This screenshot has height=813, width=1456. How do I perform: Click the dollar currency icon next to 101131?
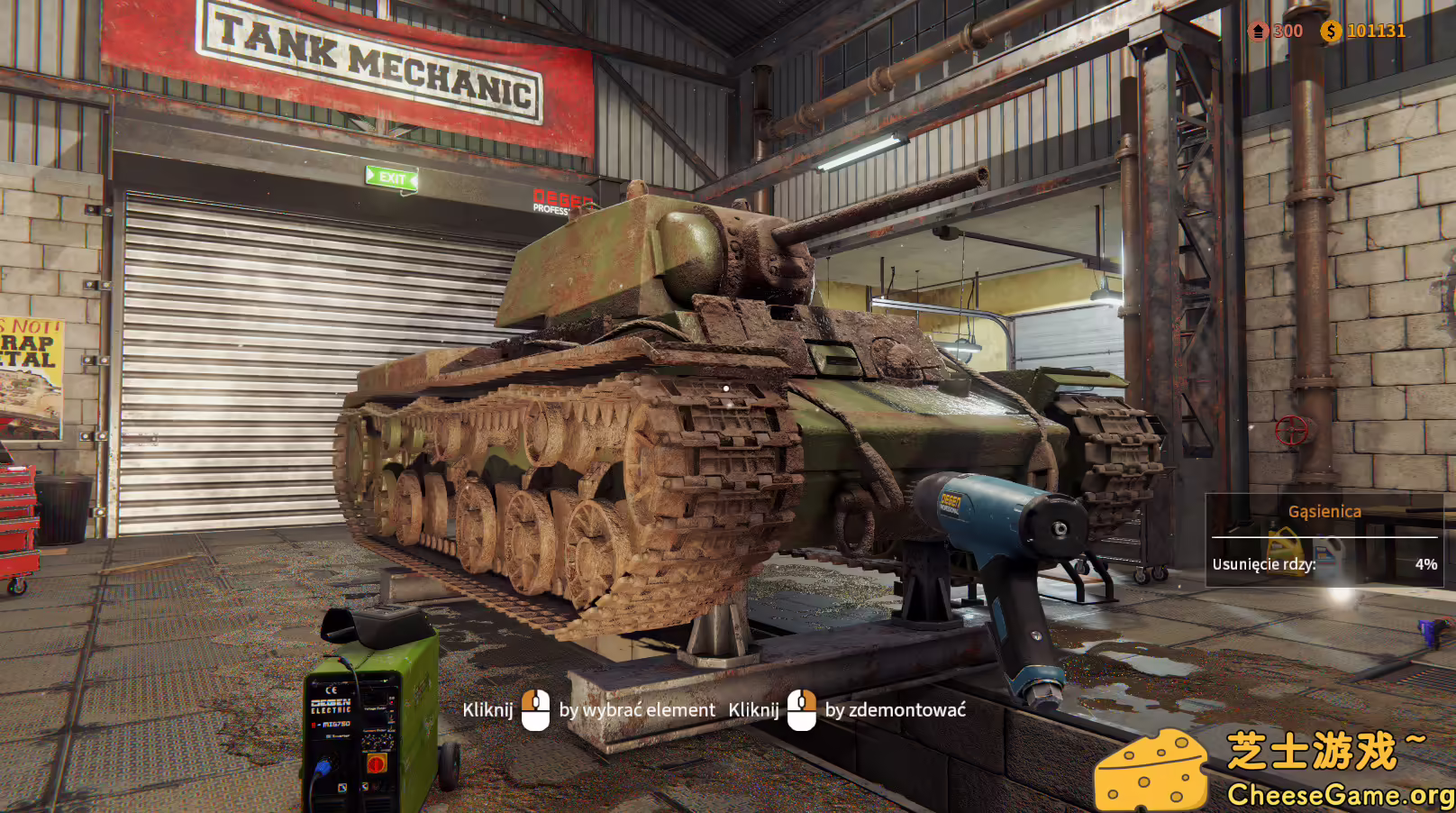pyautogui.click(x=1332, y=31)
